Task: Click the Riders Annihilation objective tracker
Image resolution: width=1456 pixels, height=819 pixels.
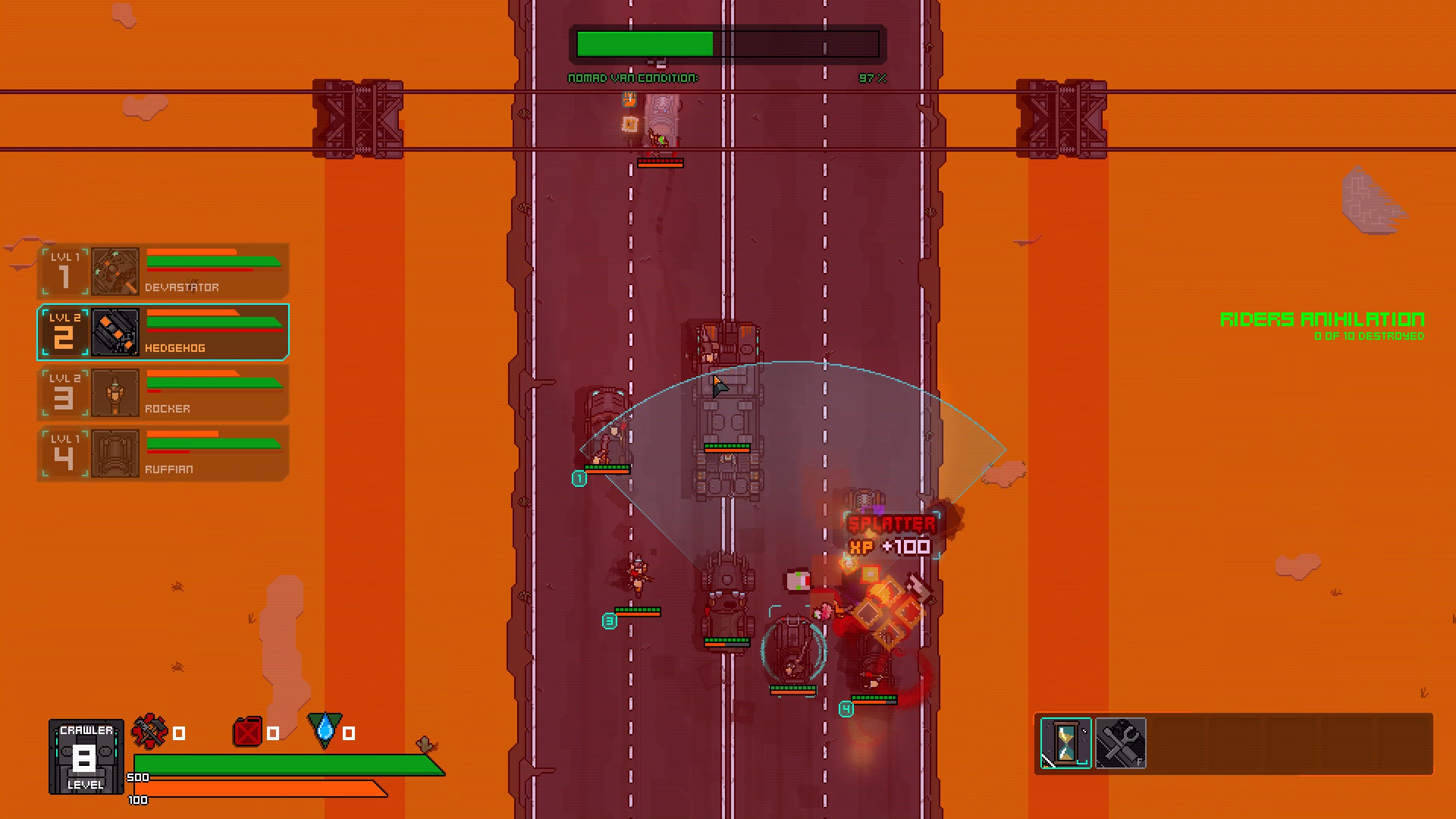Action: click(x=1322, y=325)
